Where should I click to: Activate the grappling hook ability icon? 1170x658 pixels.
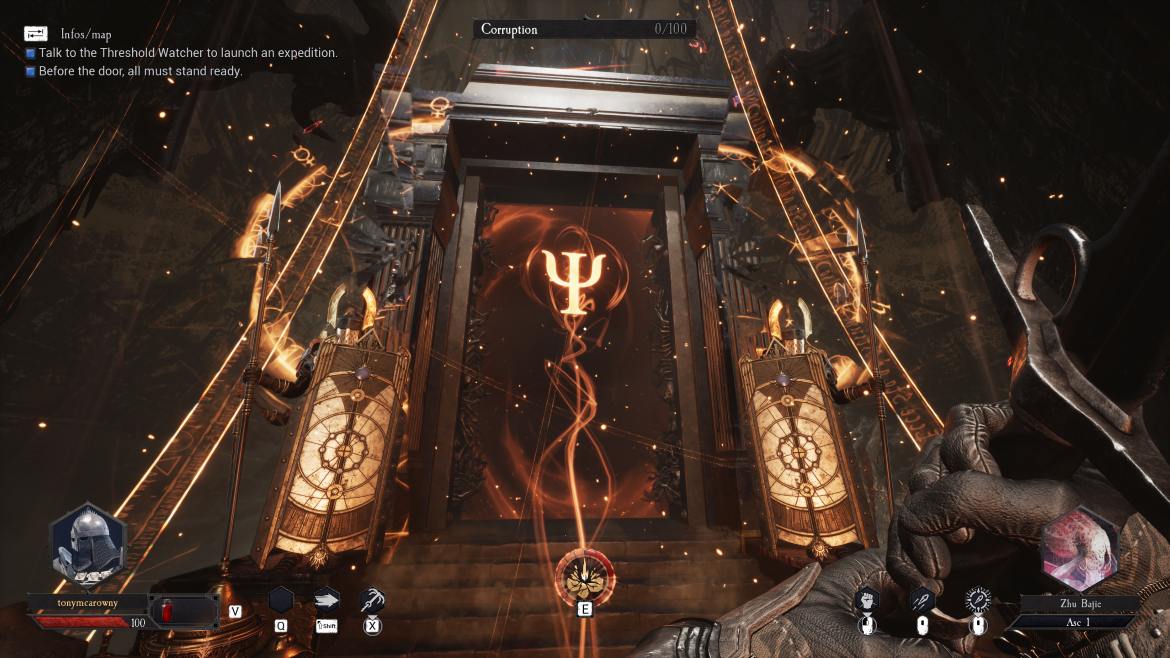tap(372, 600)
